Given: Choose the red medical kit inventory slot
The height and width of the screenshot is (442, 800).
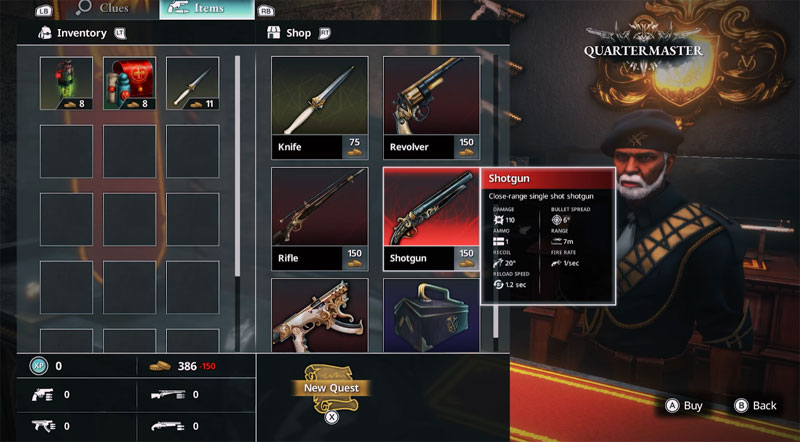Looking at the screenshot, I should click(129, 83).
